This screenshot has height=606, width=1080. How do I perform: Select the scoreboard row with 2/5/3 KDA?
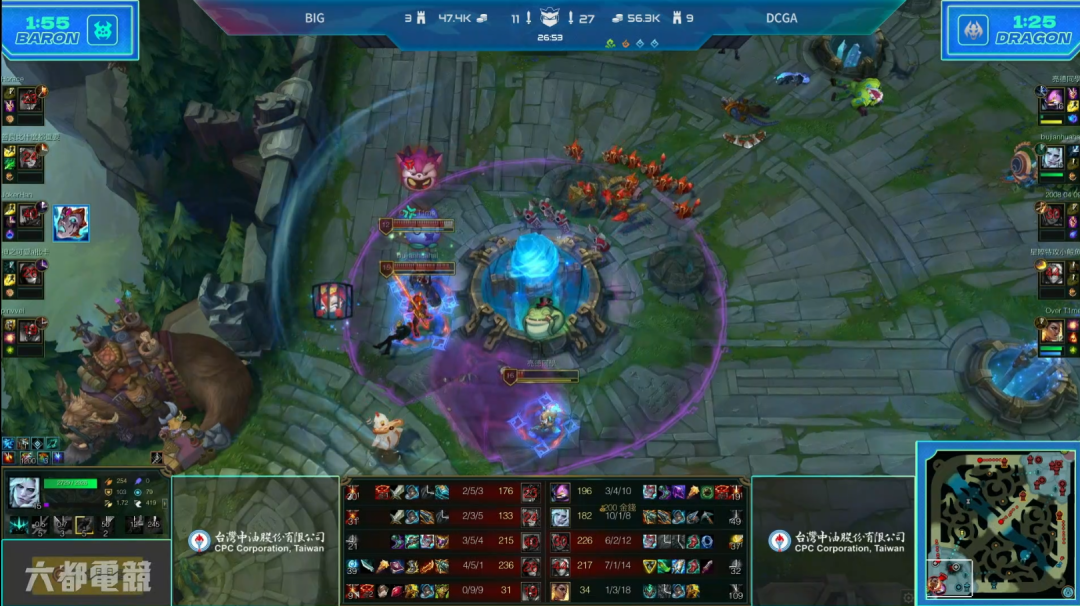442,492
